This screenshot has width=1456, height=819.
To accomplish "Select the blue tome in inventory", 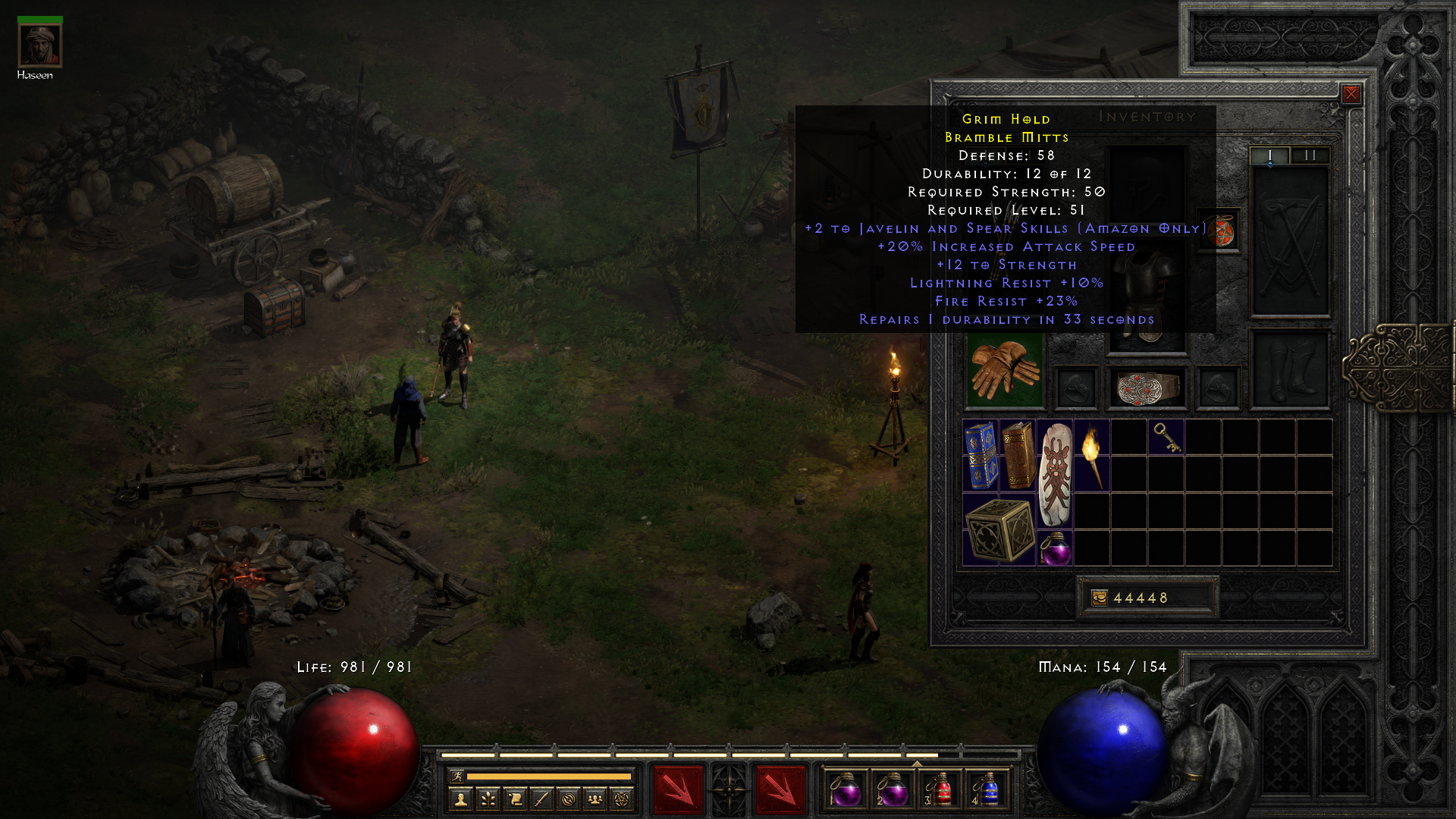I will point(981,455).
